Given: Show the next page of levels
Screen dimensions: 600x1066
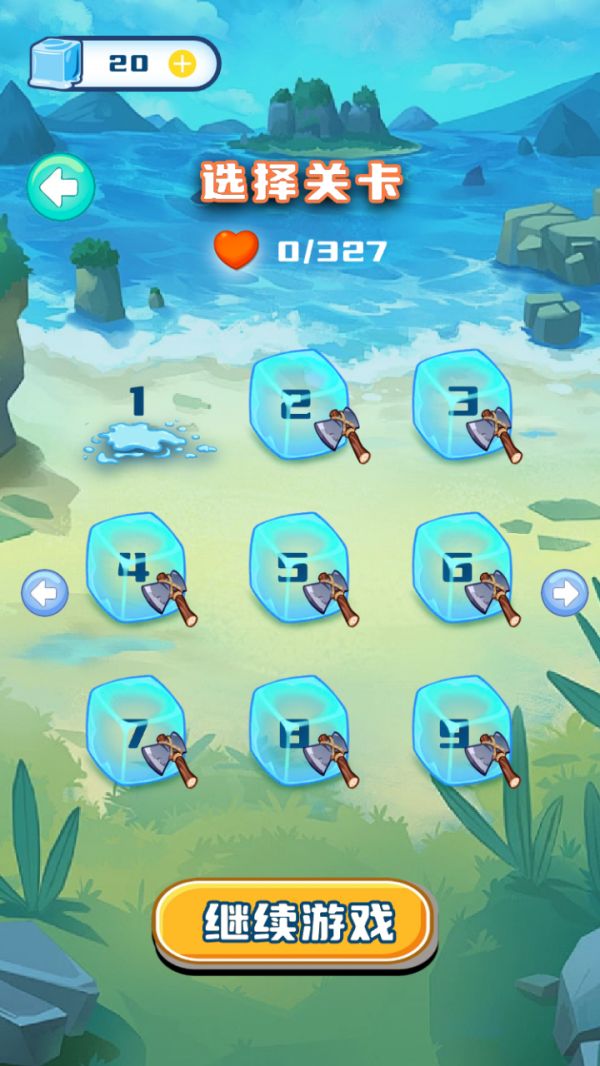Looking at the screenshot, I should pyautogui.click(x=564, y=594).
